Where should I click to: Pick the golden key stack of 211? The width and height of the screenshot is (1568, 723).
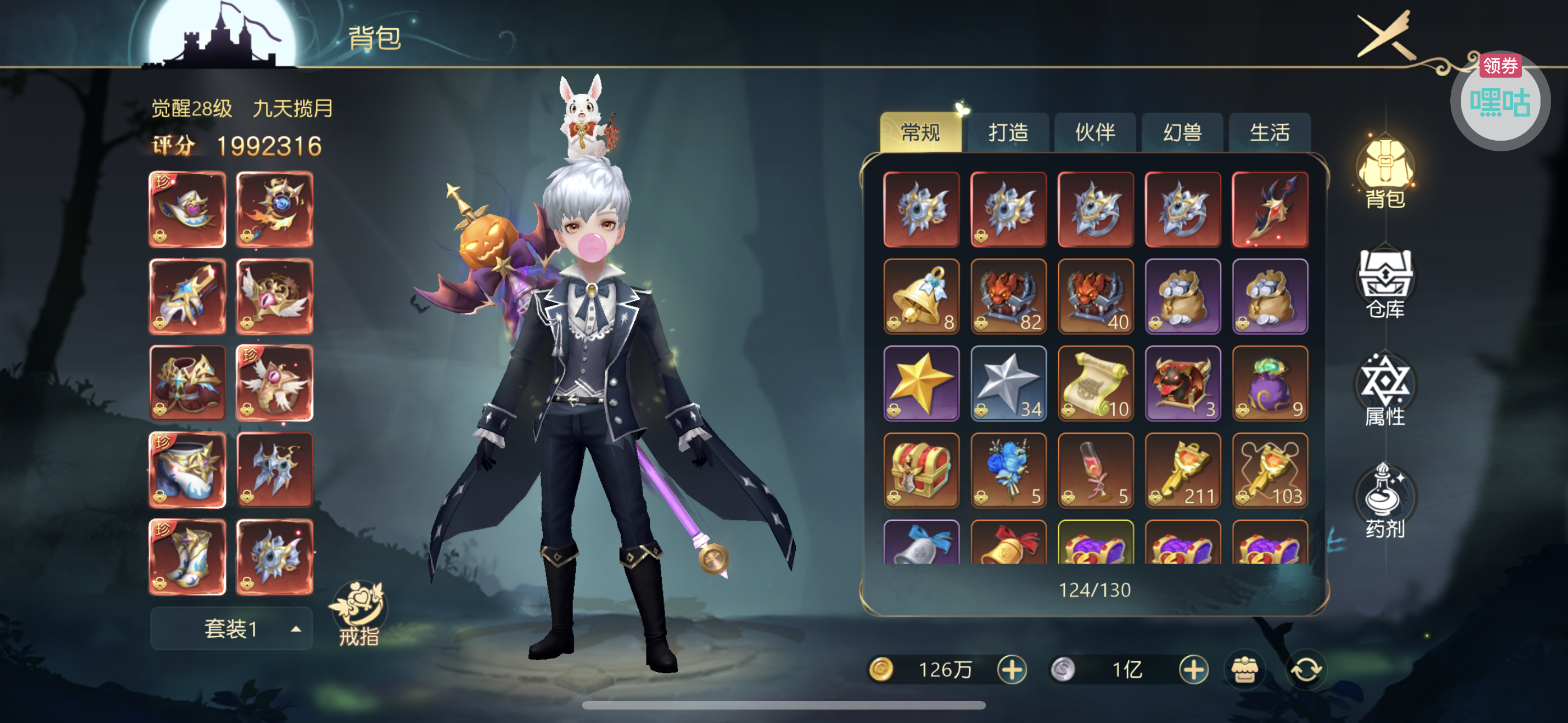click(1182, 470)
